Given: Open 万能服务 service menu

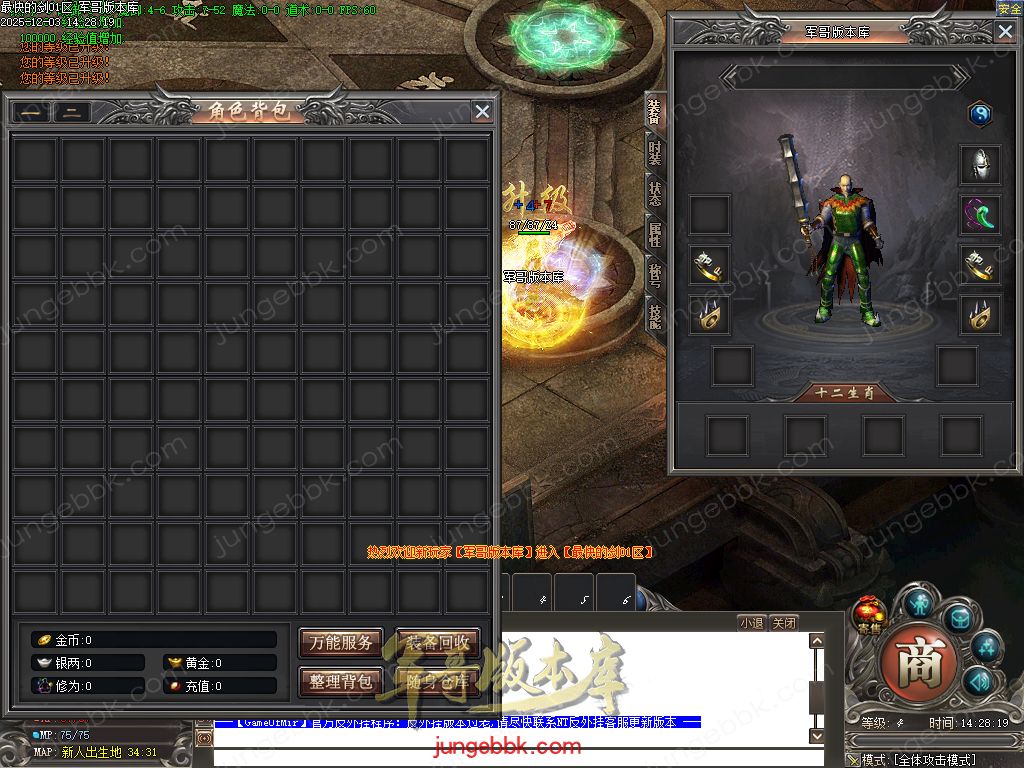Looking at the screenshot, I should tap(341, 642).
